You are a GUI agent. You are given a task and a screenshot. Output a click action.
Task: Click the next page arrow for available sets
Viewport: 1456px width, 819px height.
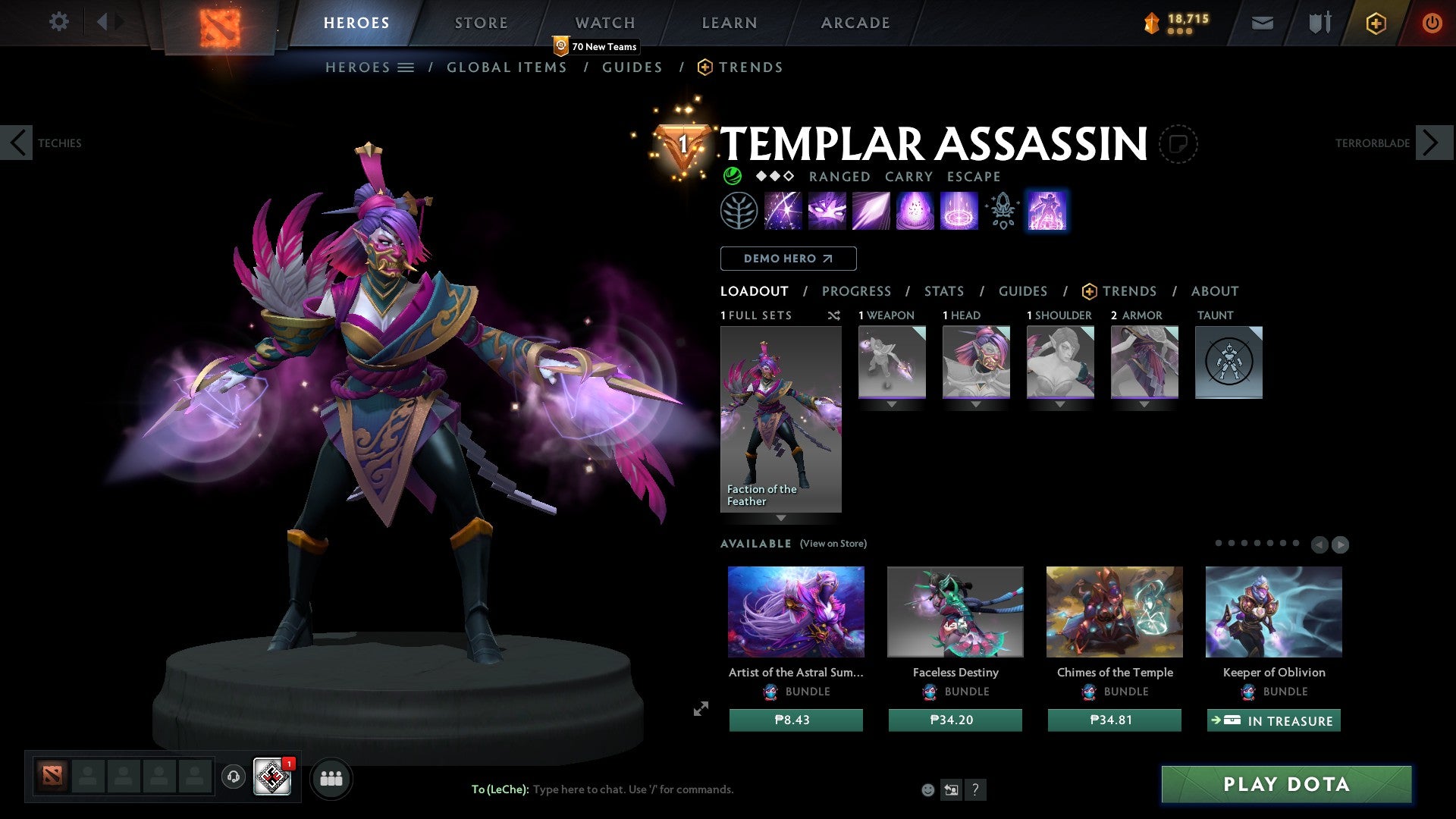tap(1339, 544)
